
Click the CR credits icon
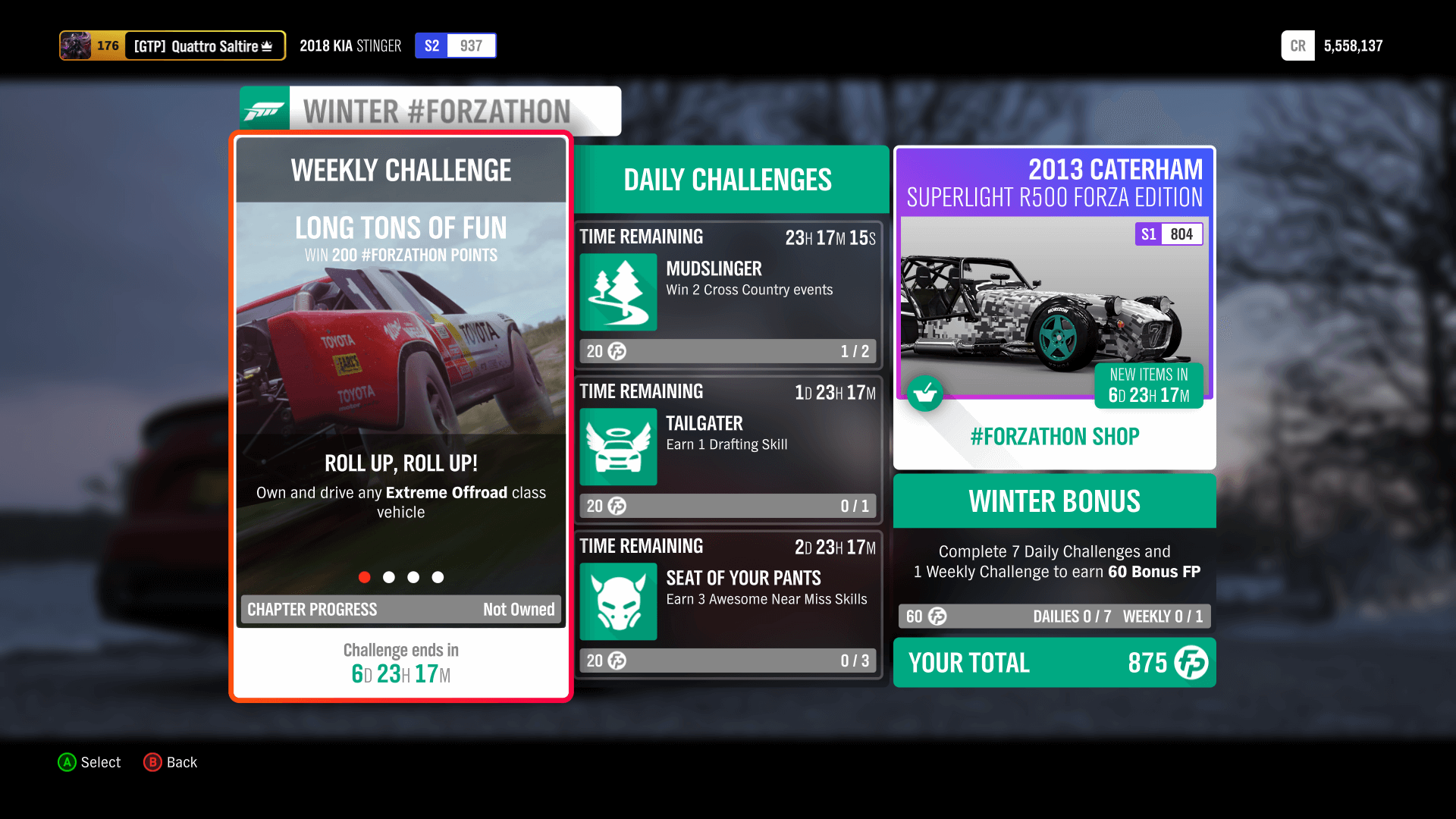click(1298, 45)
